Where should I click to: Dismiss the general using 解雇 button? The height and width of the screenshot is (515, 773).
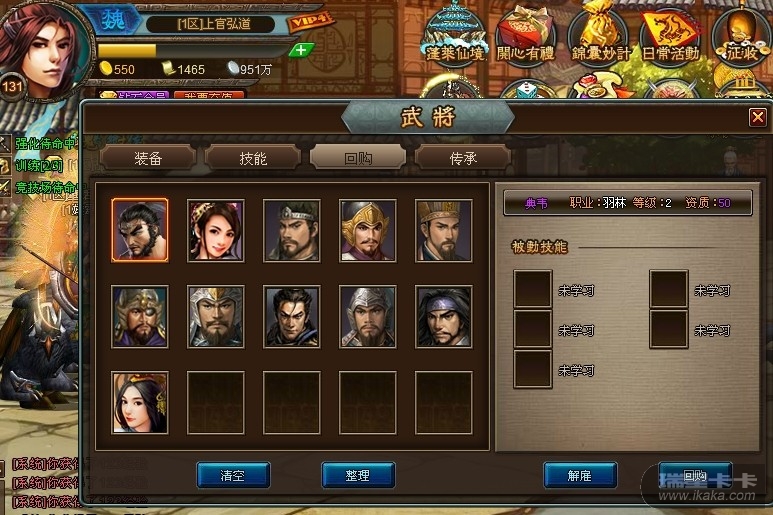click(x=580, y=475)
